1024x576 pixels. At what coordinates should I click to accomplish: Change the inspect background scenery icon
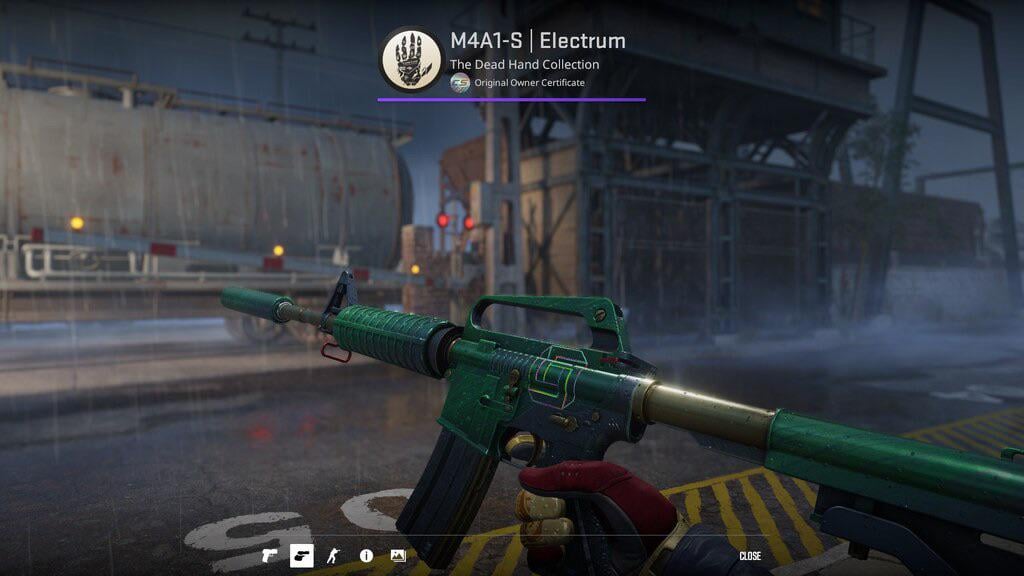pyautogui.click(x=398, y=555)
